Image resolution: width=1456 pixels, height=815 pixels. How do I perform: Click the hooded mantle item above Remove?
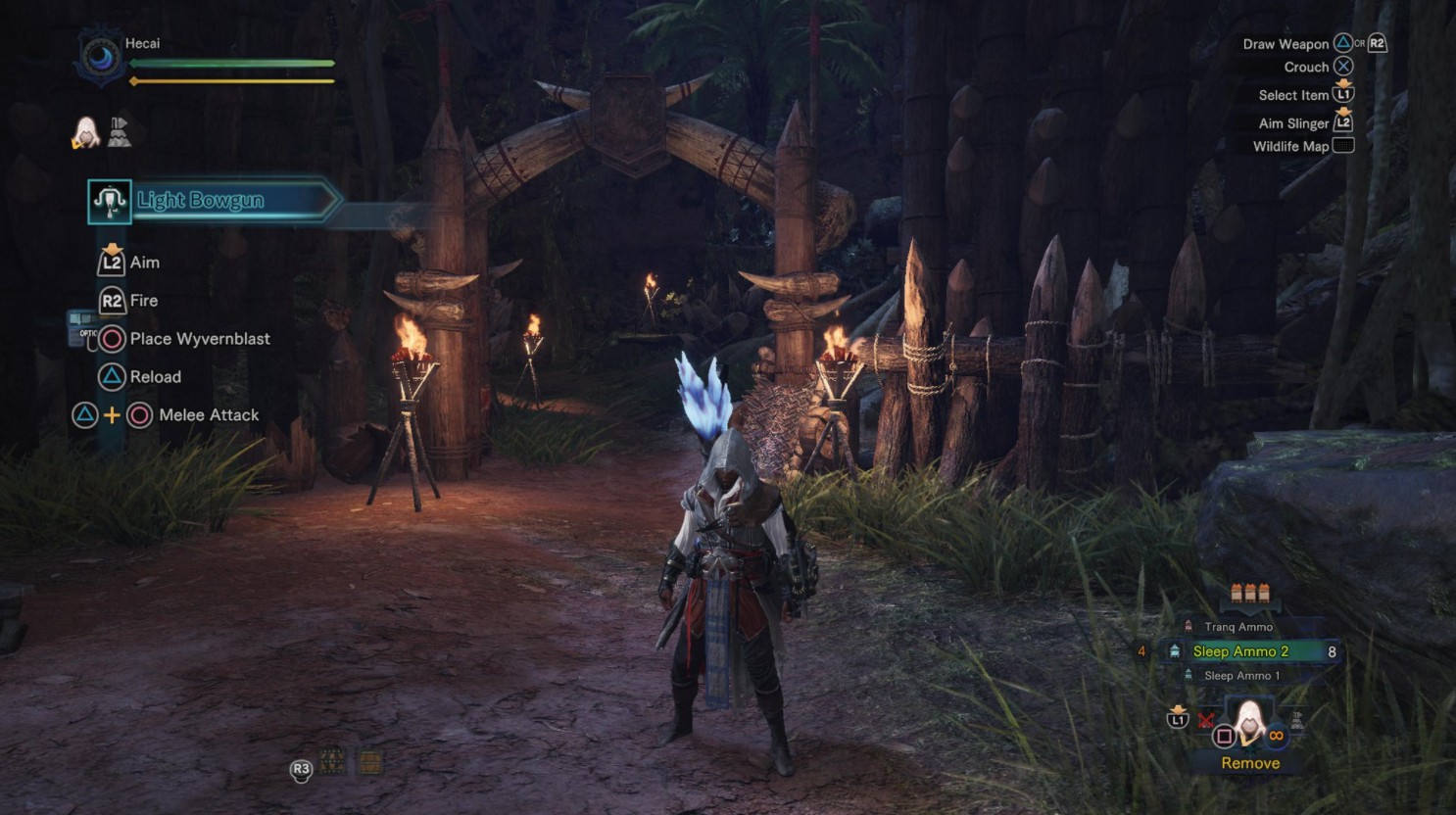click(1249, 722)
